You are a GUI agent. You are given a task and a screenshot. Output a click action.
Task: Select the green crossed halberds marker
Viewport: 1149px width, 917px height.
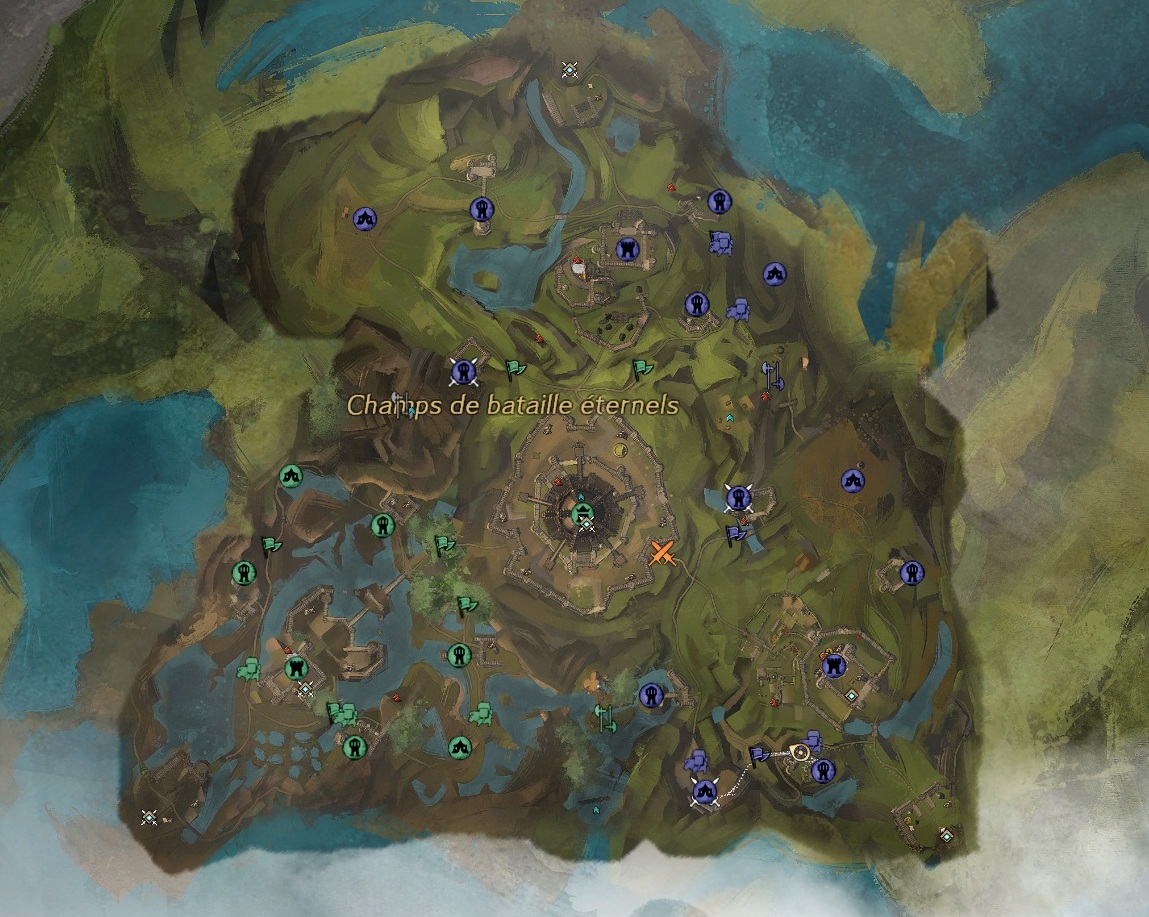(x=604, y=717)
